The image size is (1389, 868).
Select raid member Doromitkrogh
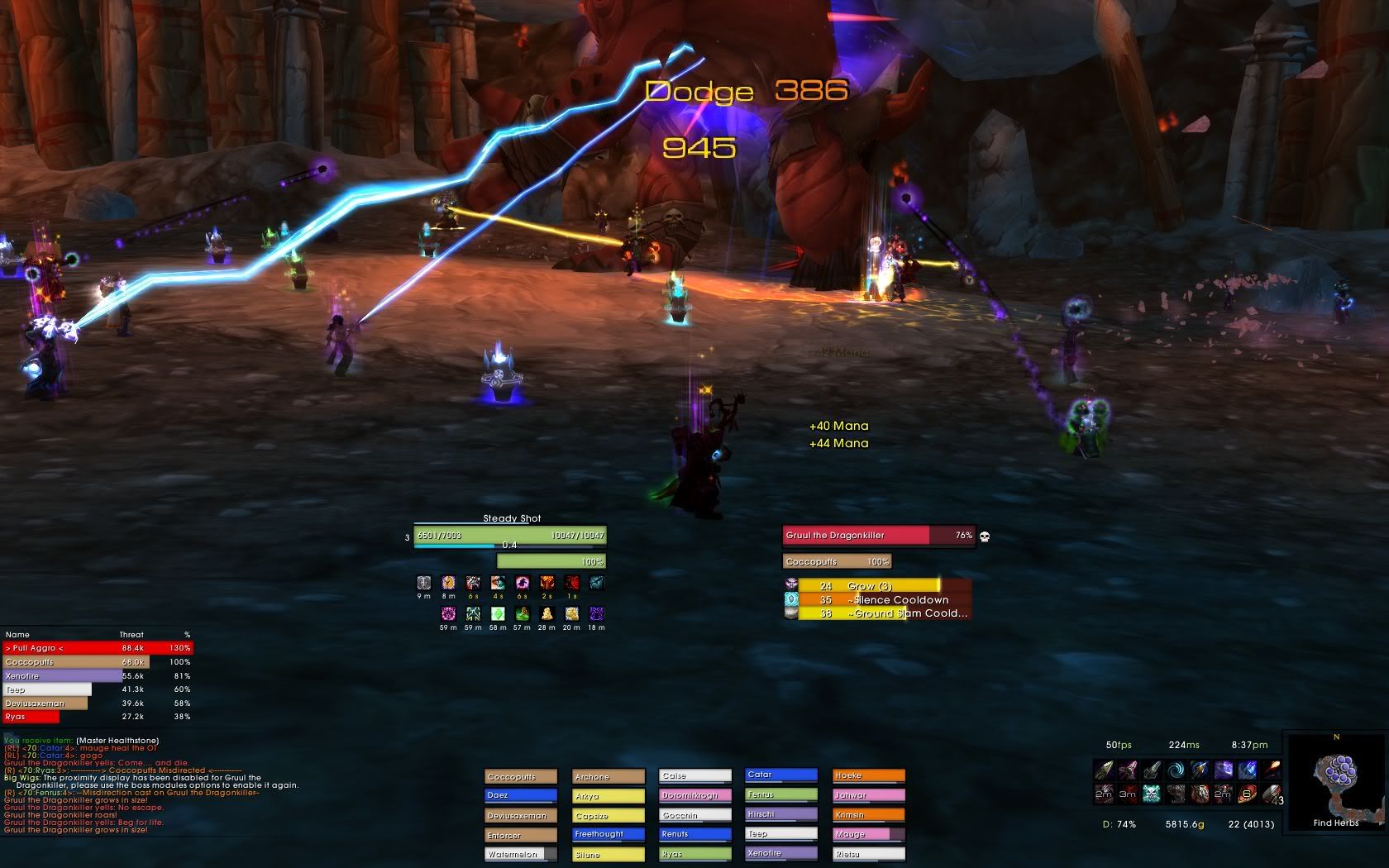(695, 796)
